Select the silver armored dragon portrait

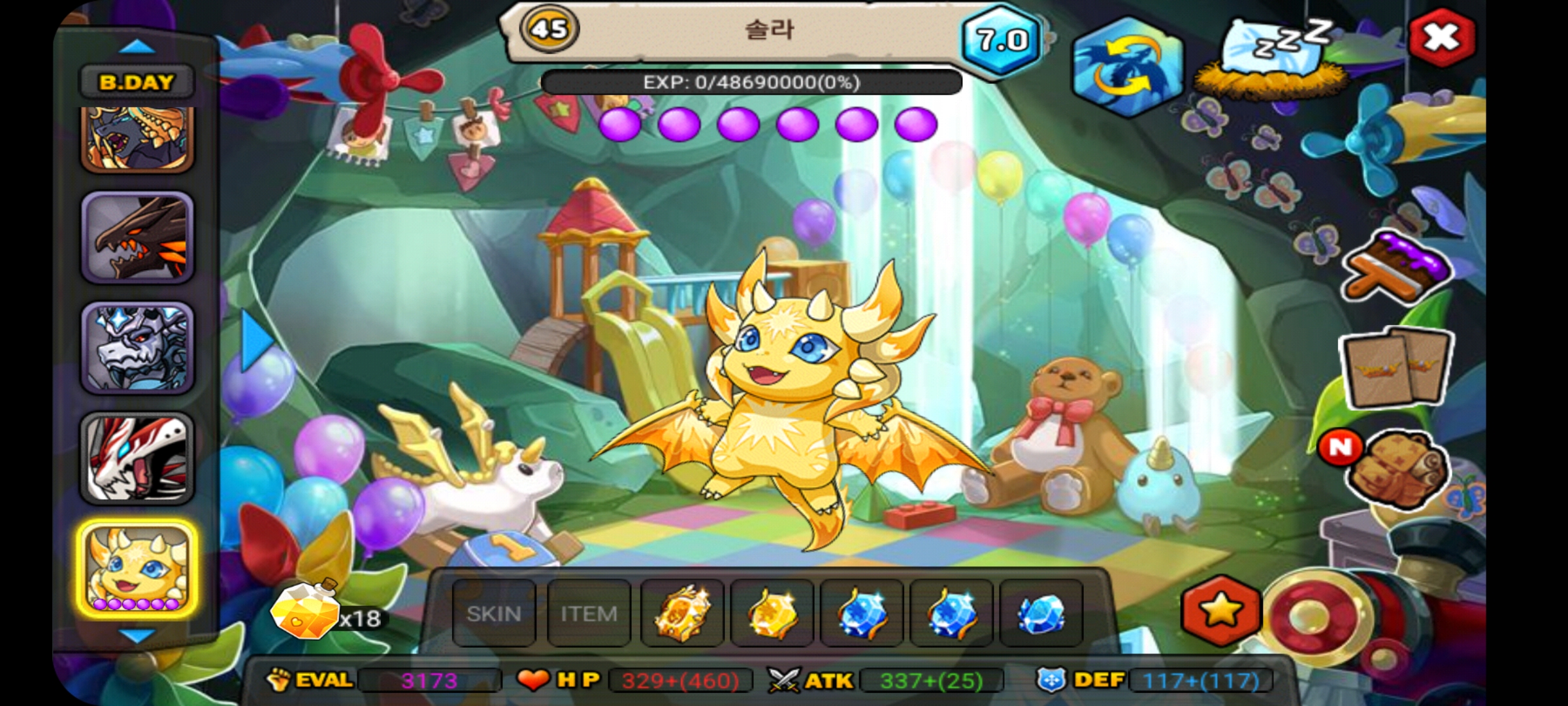pyautogui.click(x=137, y=348)
